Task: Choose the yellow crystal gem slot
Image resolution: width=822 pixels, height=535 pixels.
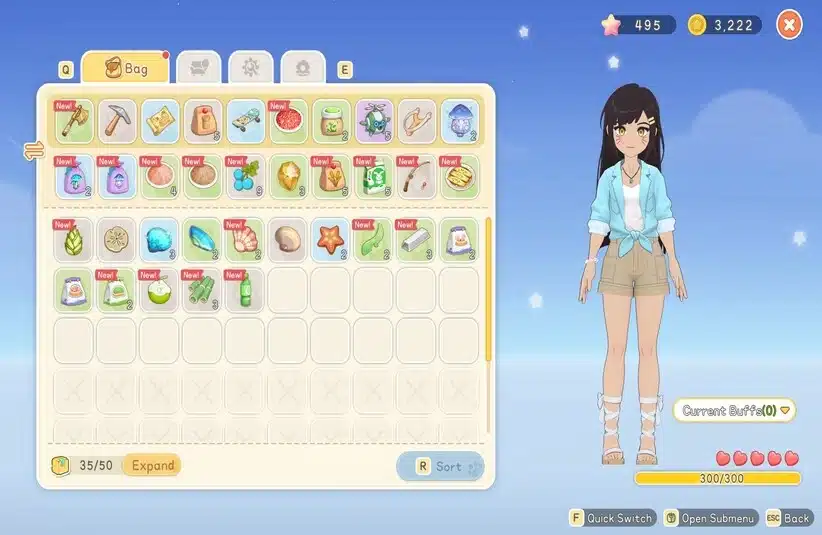Action: [288, 176]
